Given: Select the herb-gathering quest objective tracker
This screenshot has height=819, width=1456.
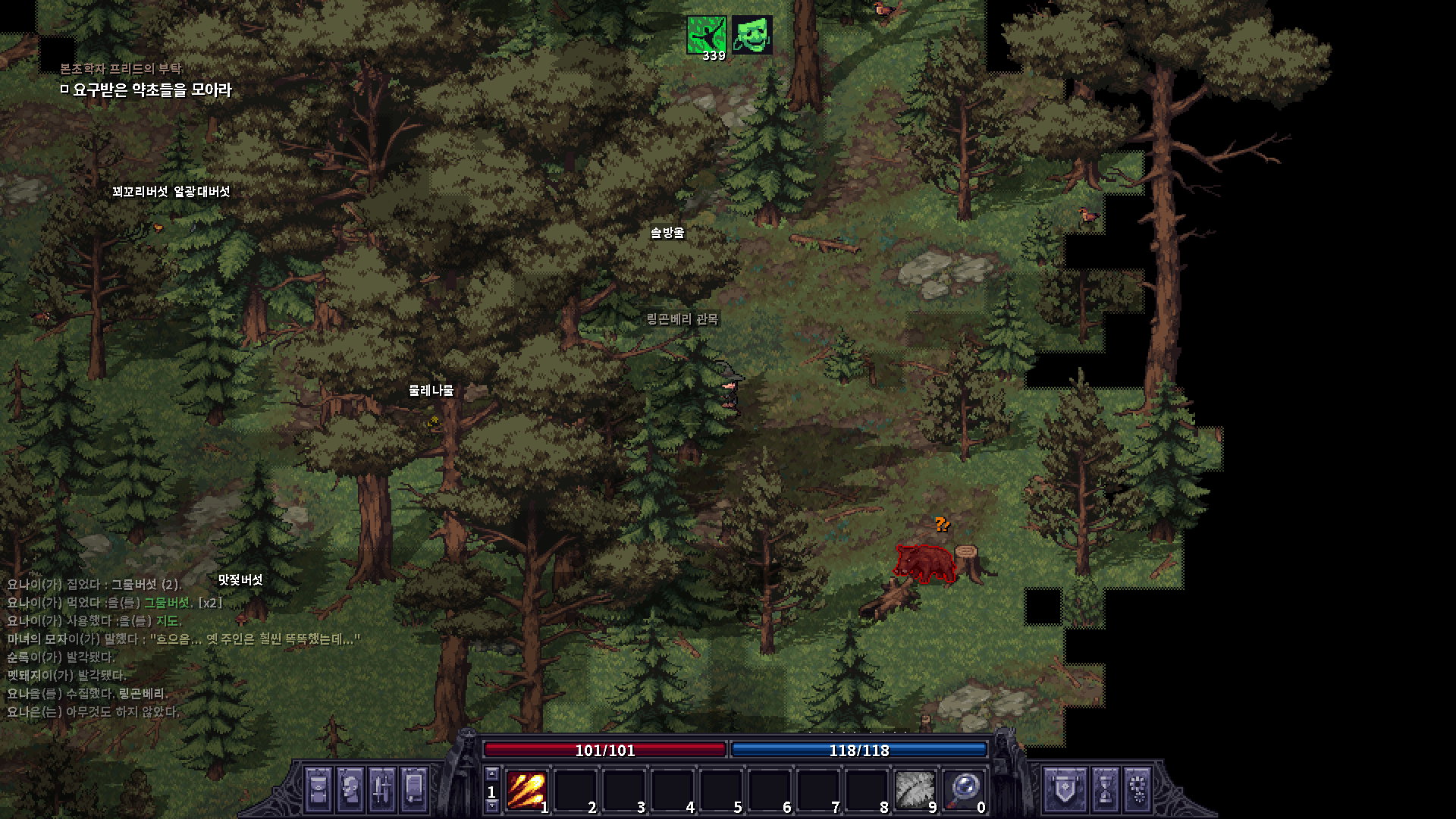Looking at the screenshot, I should (x=152, y=90).
